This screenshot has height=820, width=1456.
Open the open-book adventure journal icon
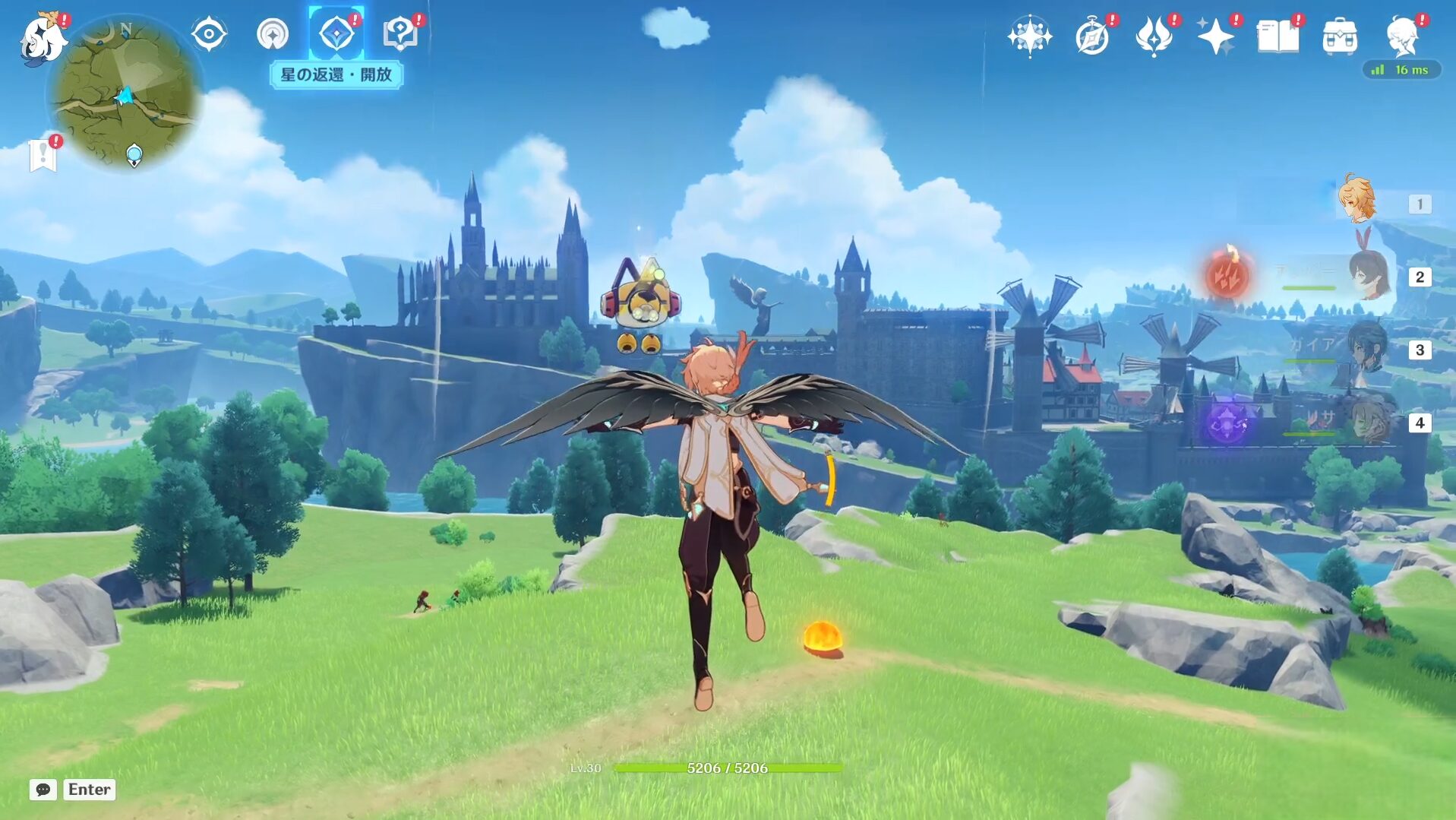(1278, 36)
